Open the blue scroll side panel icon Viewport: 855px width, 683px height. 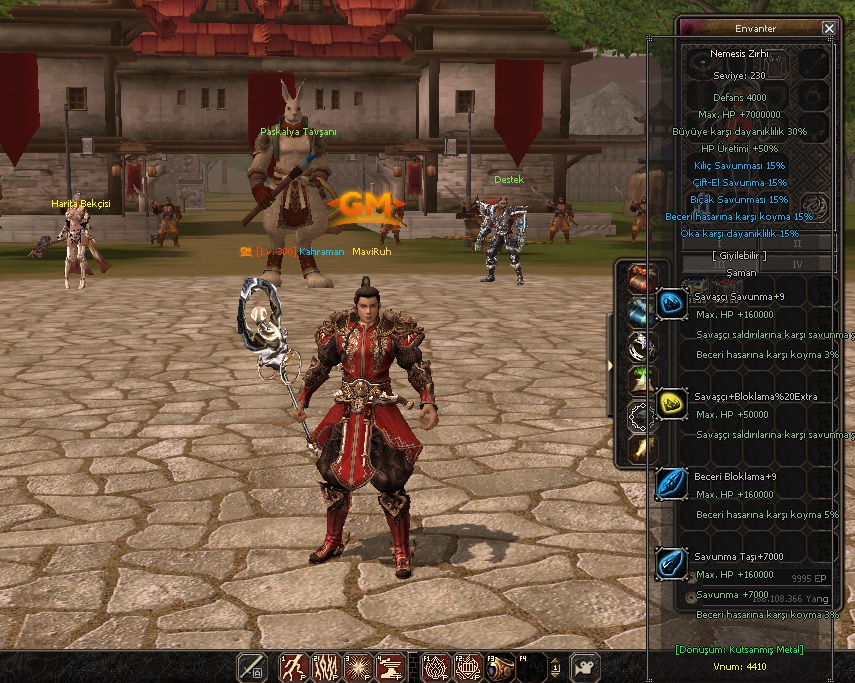point(639,313)
